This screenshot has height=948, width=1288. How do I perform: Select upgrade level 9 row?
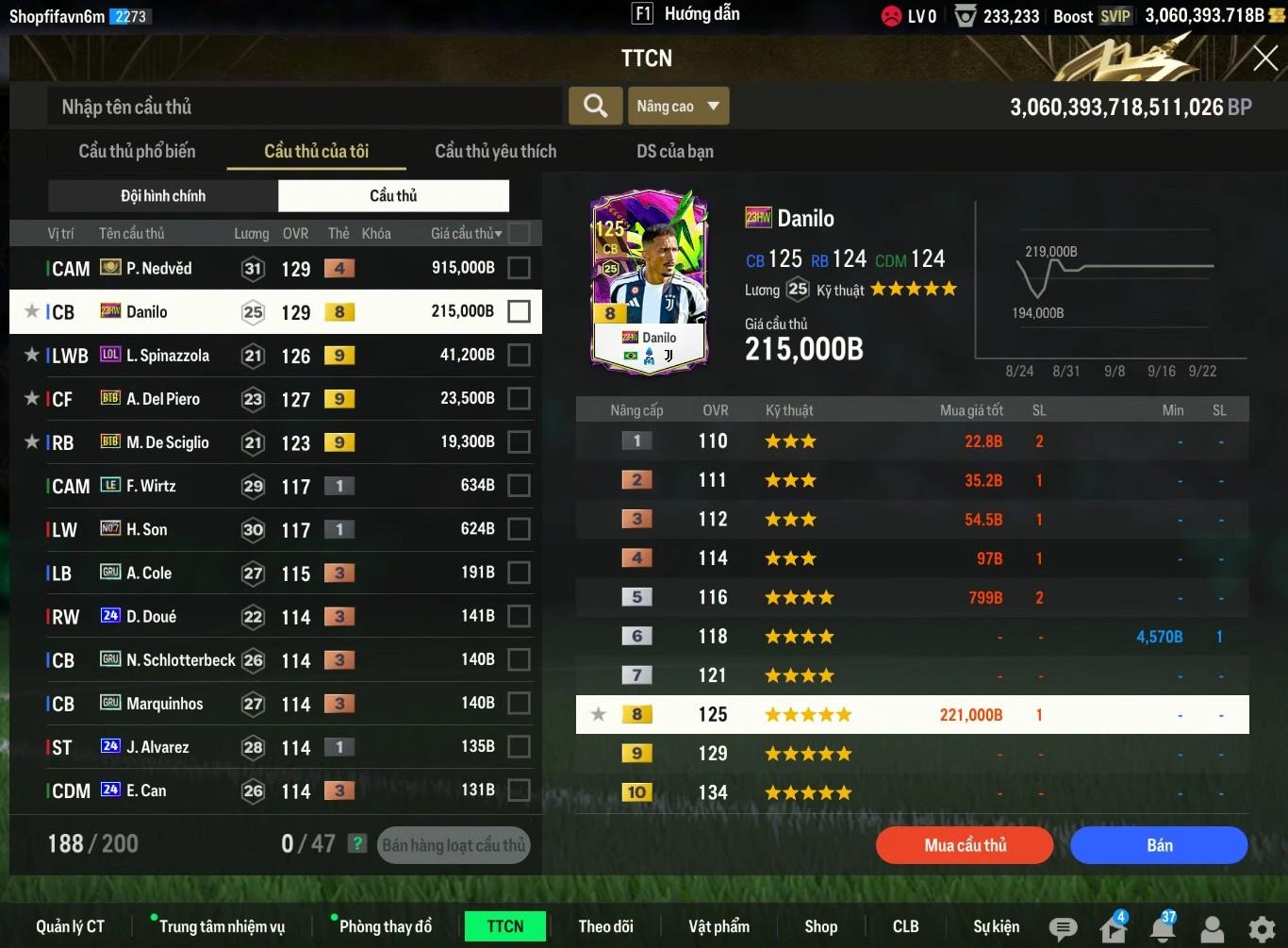[912, 754]
